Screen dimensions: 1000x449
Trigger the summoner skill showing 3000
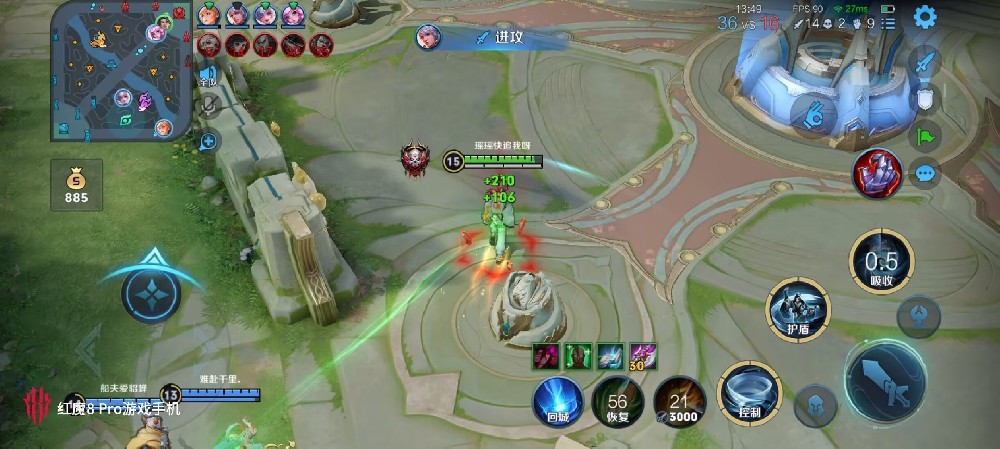[x=680, y=402]
